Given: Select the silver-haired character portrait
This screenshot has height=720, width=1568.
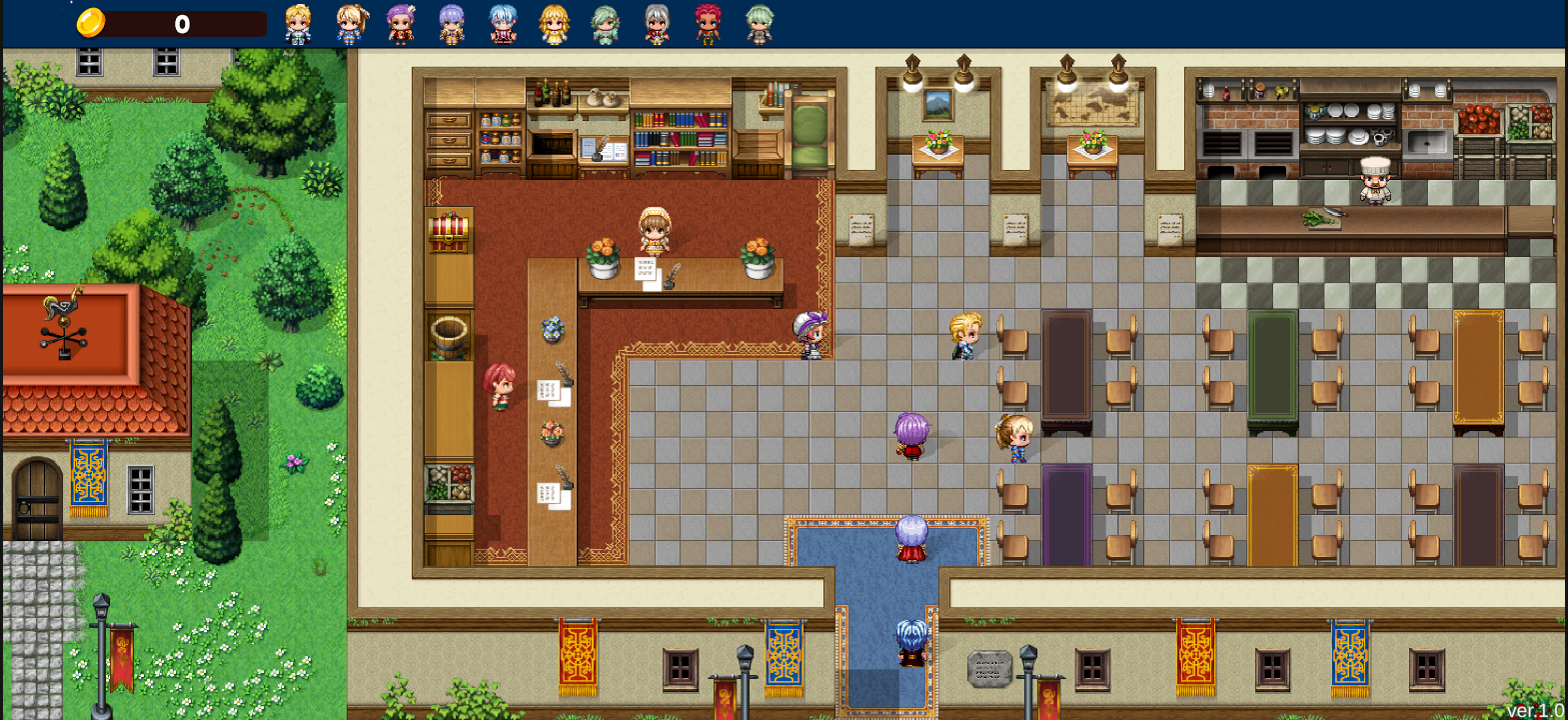Looking at the screenshot, I should point(657,24).
